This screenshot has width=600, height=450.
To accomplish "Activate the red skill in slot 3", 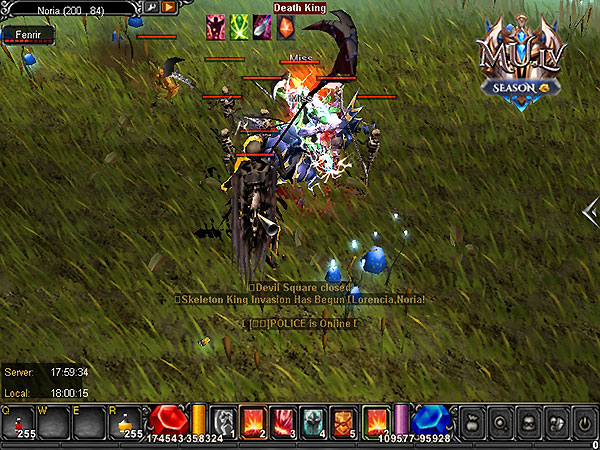I will click(284, 421).
